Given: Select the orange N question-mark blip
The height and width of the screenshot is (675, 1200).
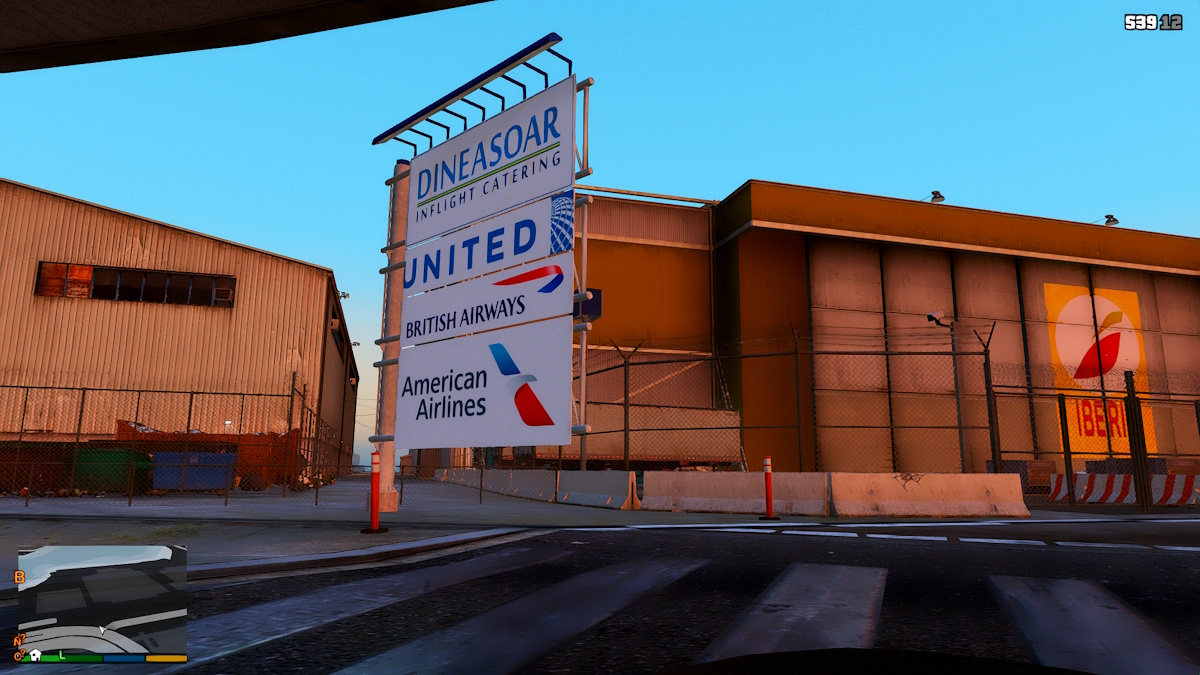Looking at the screenshot, I should coord(18,640).
